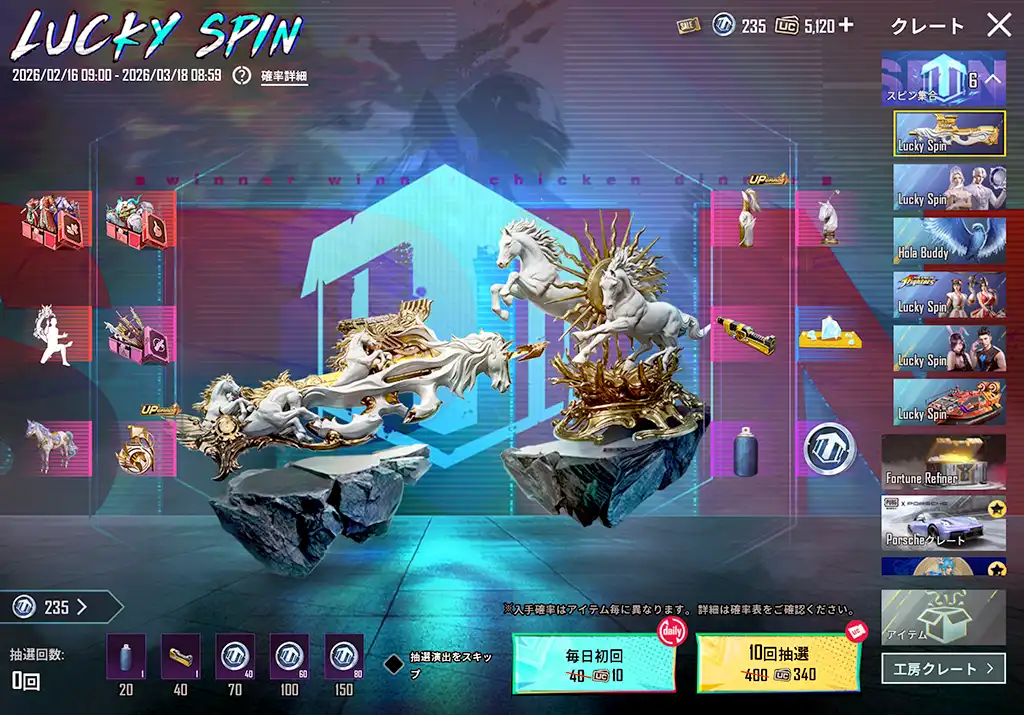This screenshot has height=715, width=1024.
Task: Open the 確率詳細 probability details
Action: pyautogui.click(x=284, y=76)
